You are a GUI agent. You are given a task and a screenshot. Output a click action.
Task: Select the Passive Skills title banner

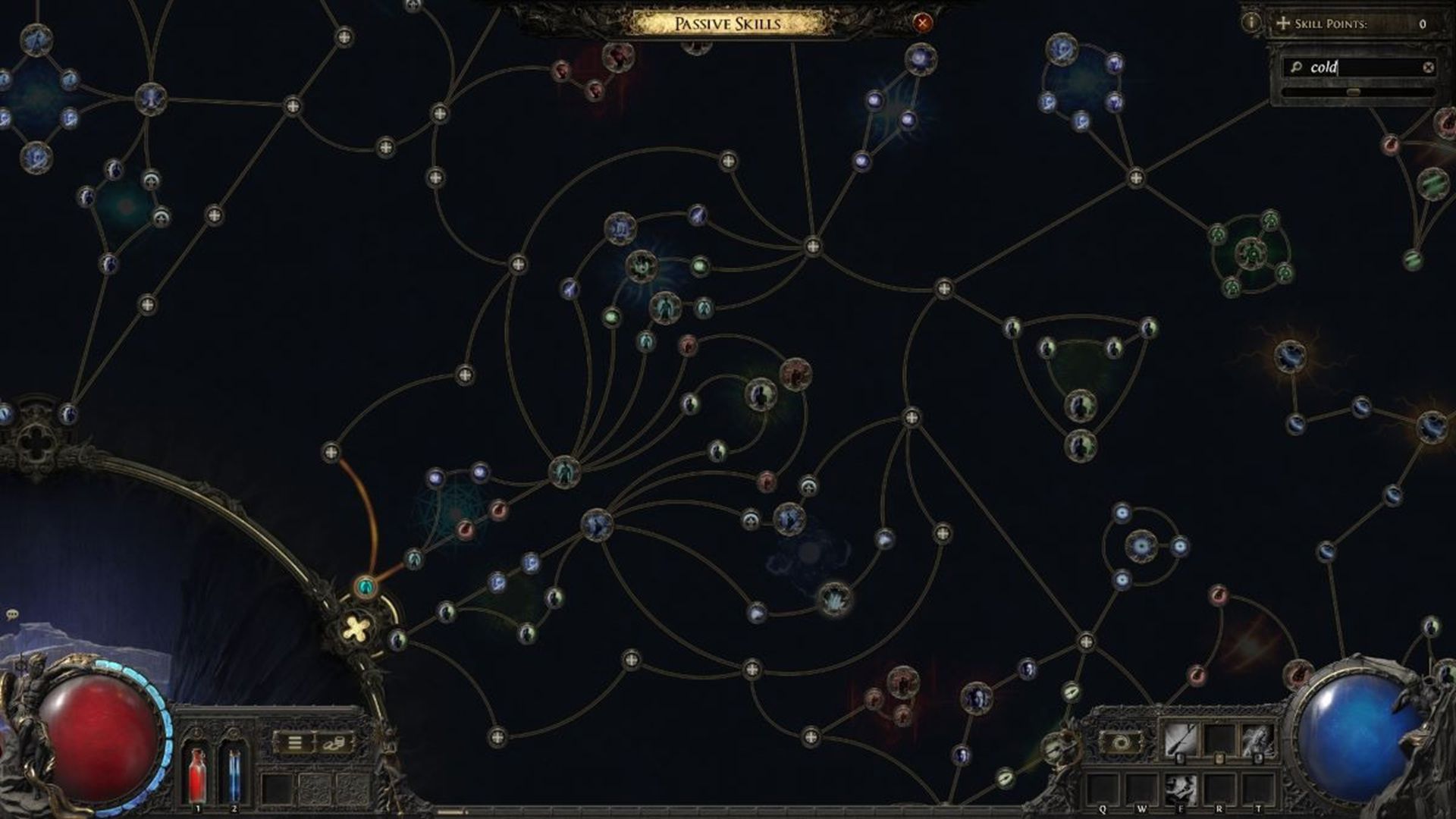(x=728, y=23)
